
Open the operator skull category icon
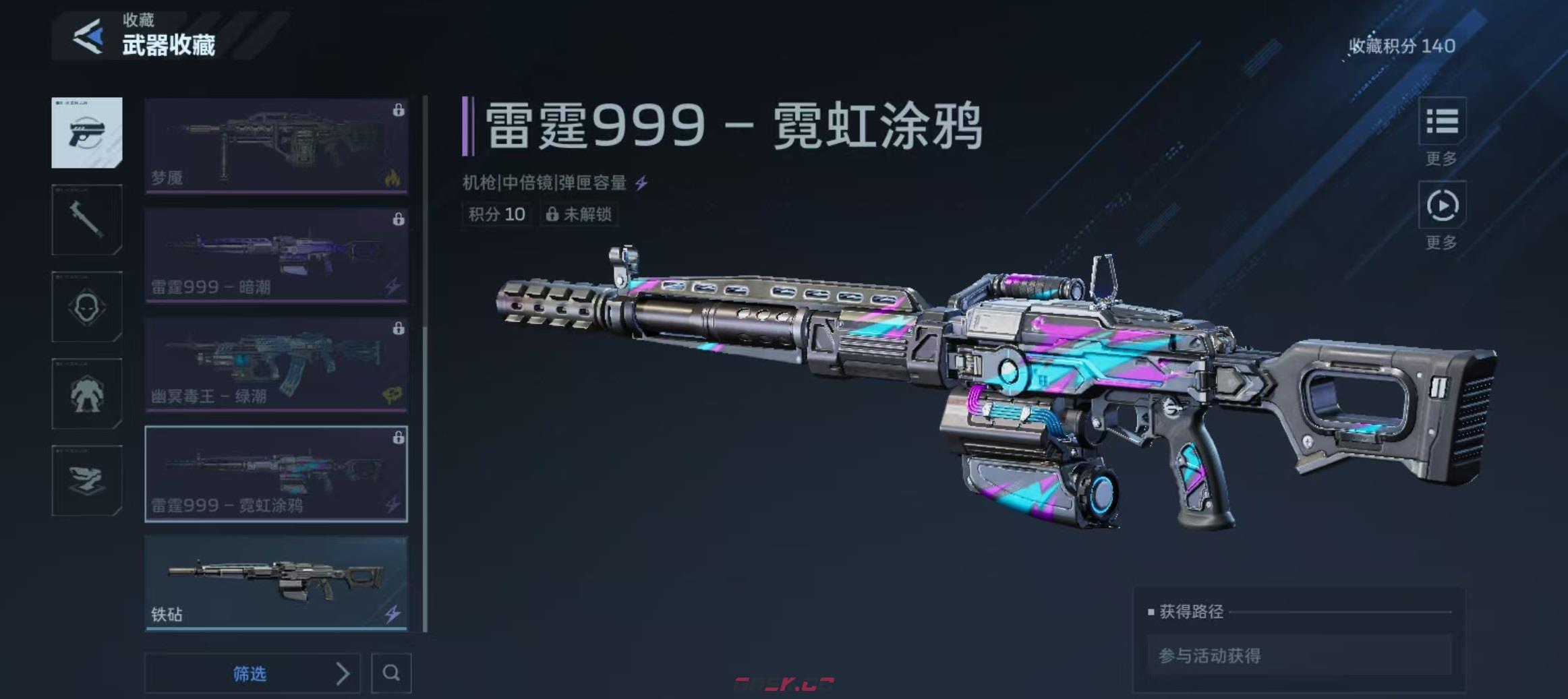tap(86, 307)
